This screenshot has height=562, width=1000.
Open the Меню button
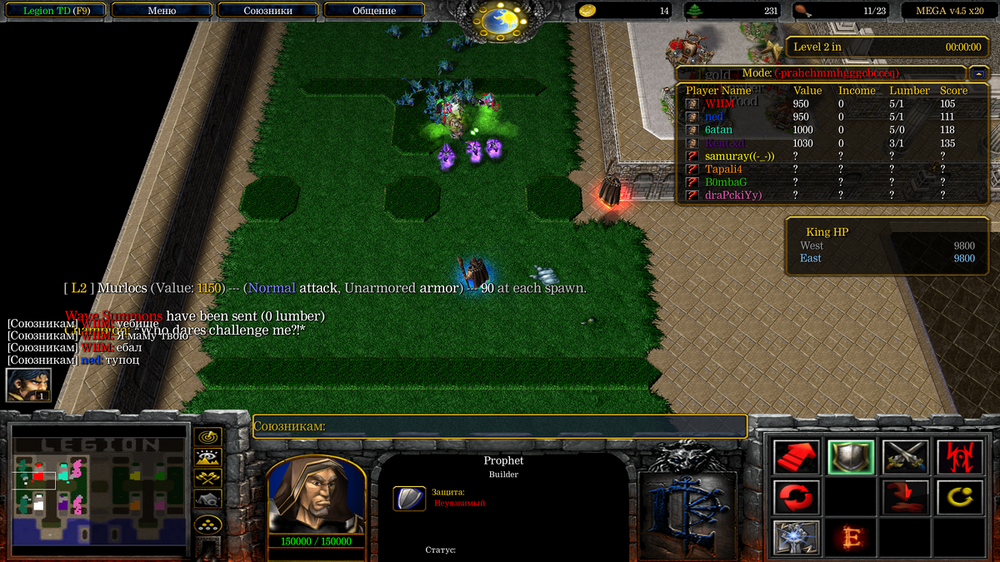[x=161, y=11]
